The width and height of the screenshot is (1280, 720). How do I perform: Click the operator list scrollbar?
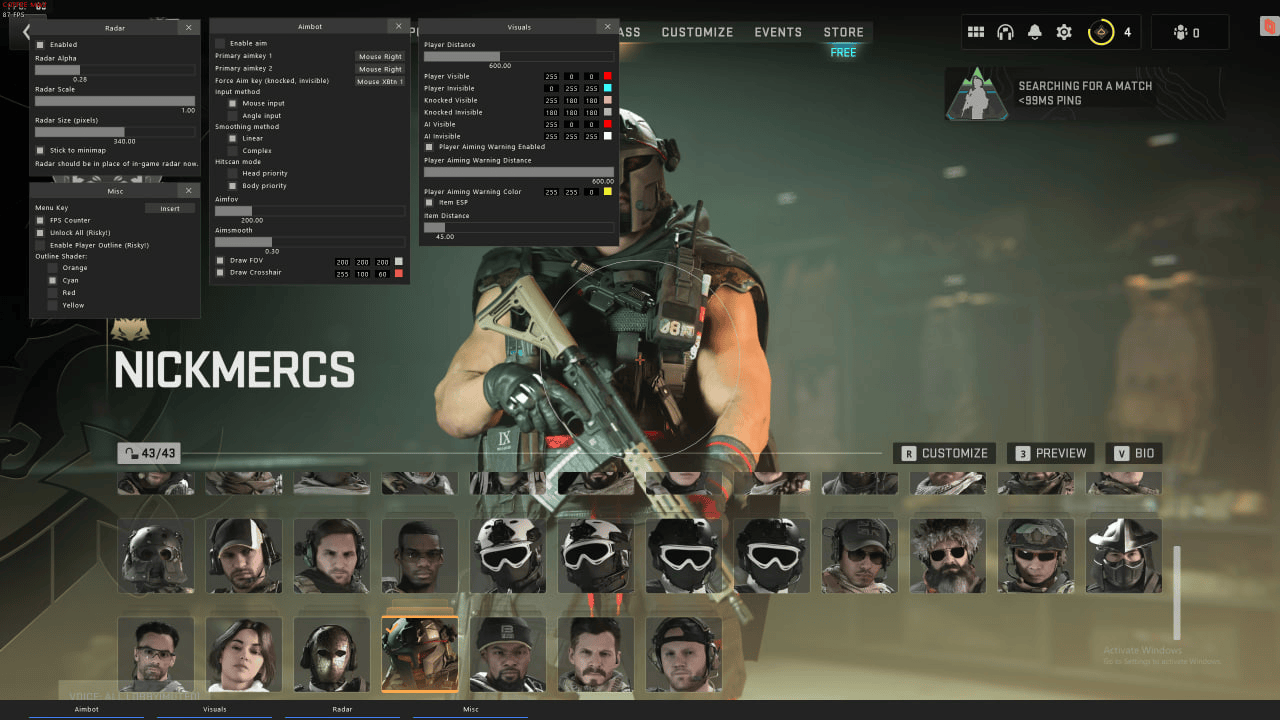[x=1176, y=592]
